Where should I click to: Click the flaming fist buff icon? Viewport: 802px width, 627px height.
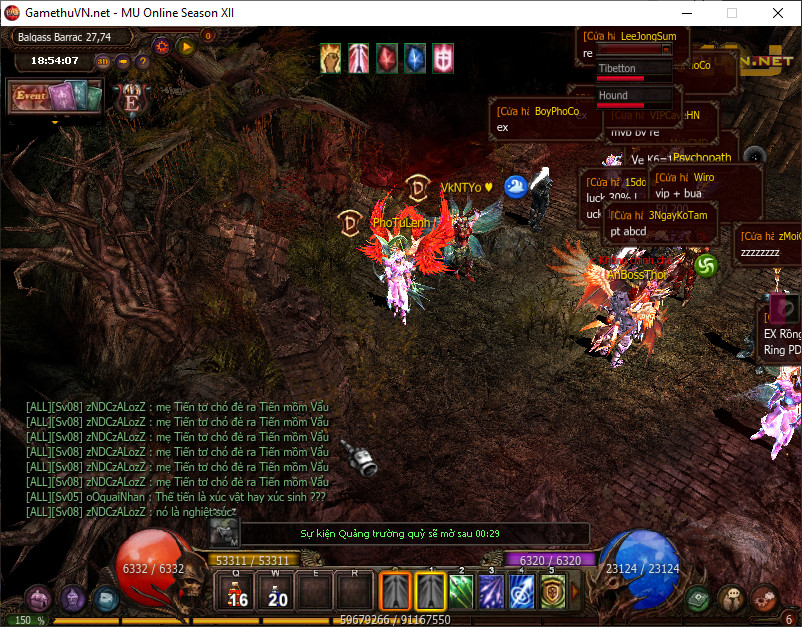click(331, 58)
